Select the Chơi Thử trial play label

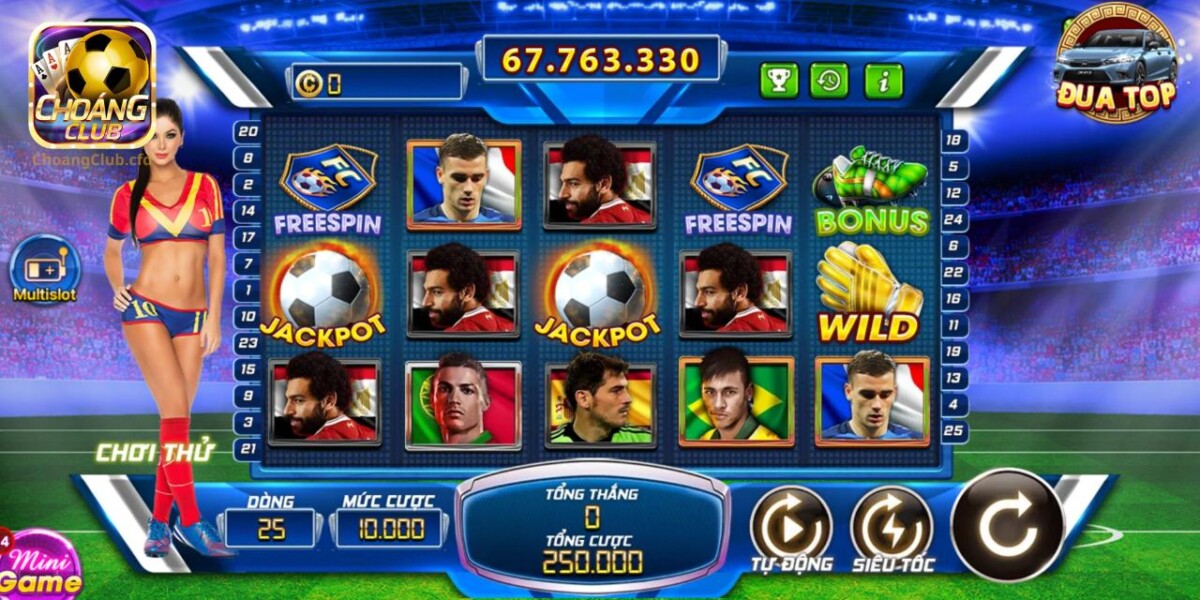click(155, 452)
